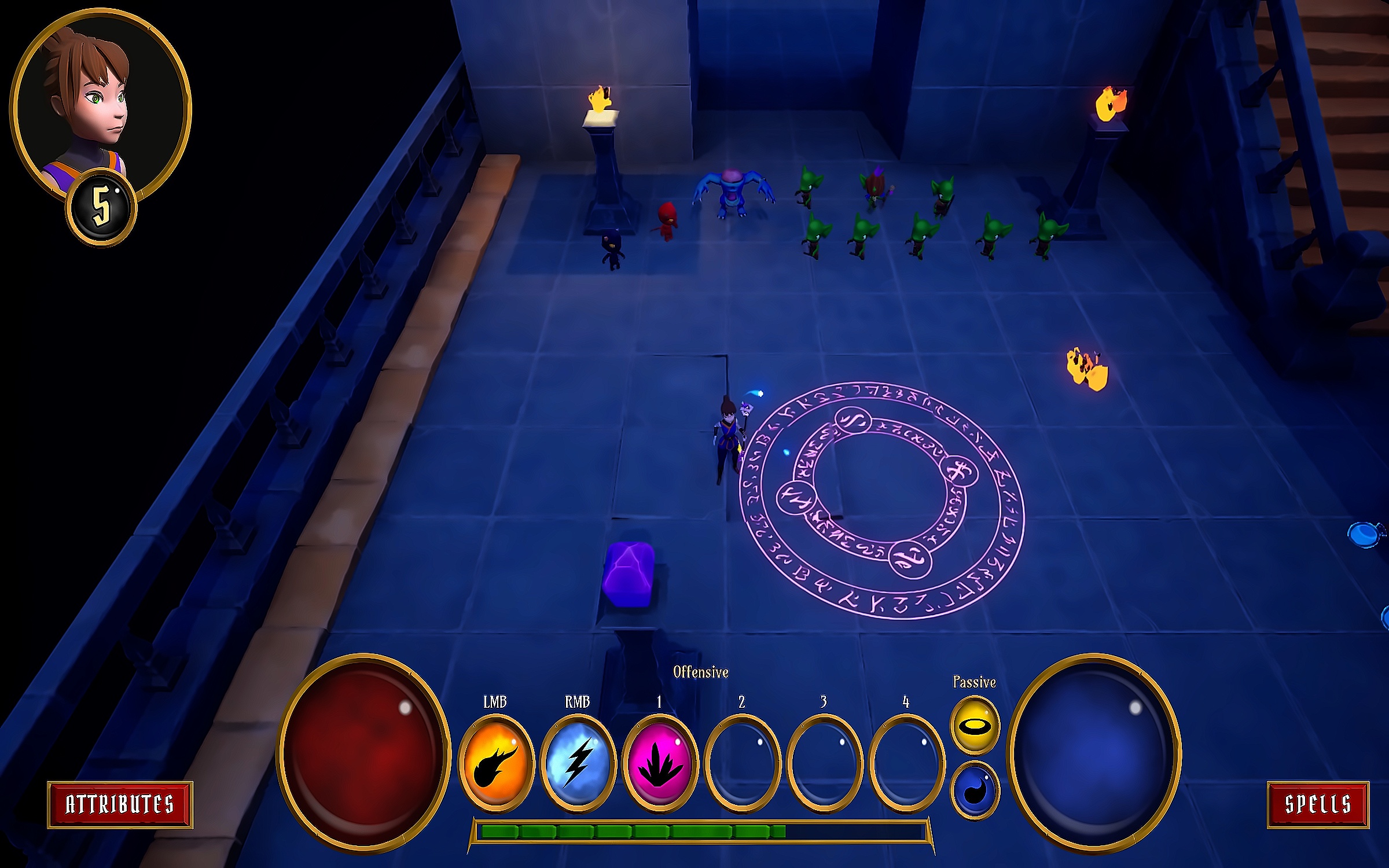Open the Spells menu

coord(1318,804)
